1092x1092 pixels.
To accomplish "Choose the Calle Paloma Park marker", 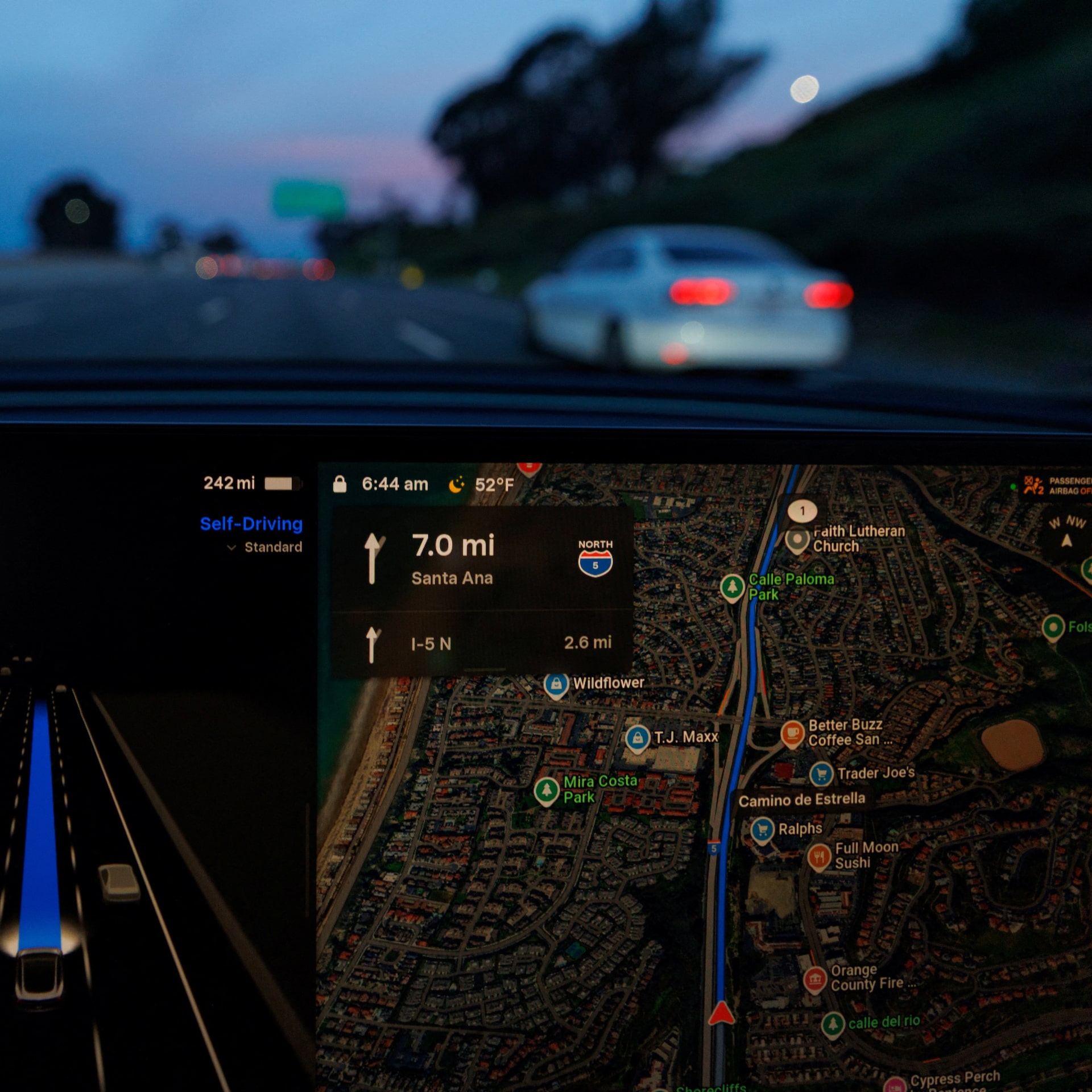I will click(x=732, y=586).
